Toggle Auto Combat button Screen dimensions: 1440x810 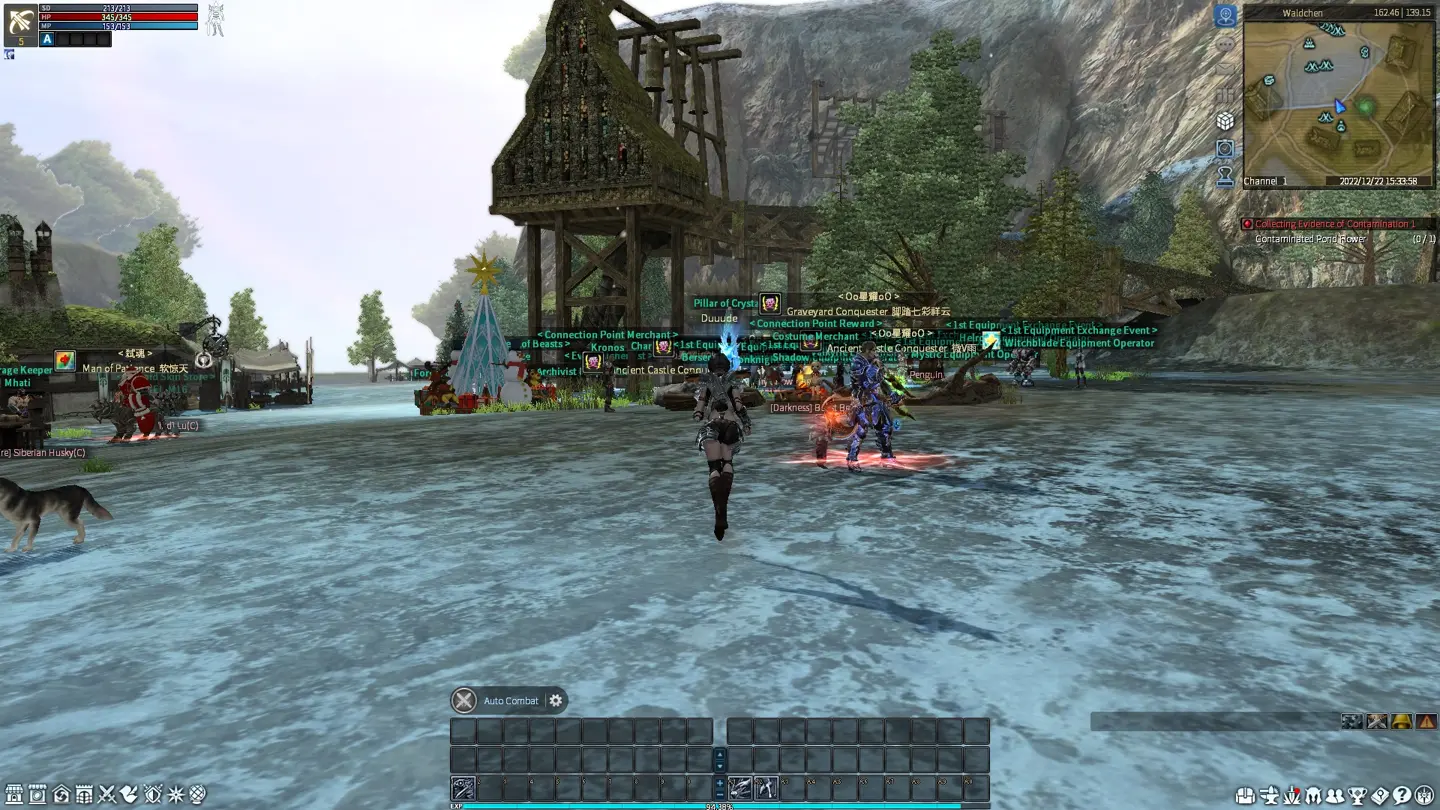coord(464,701)
